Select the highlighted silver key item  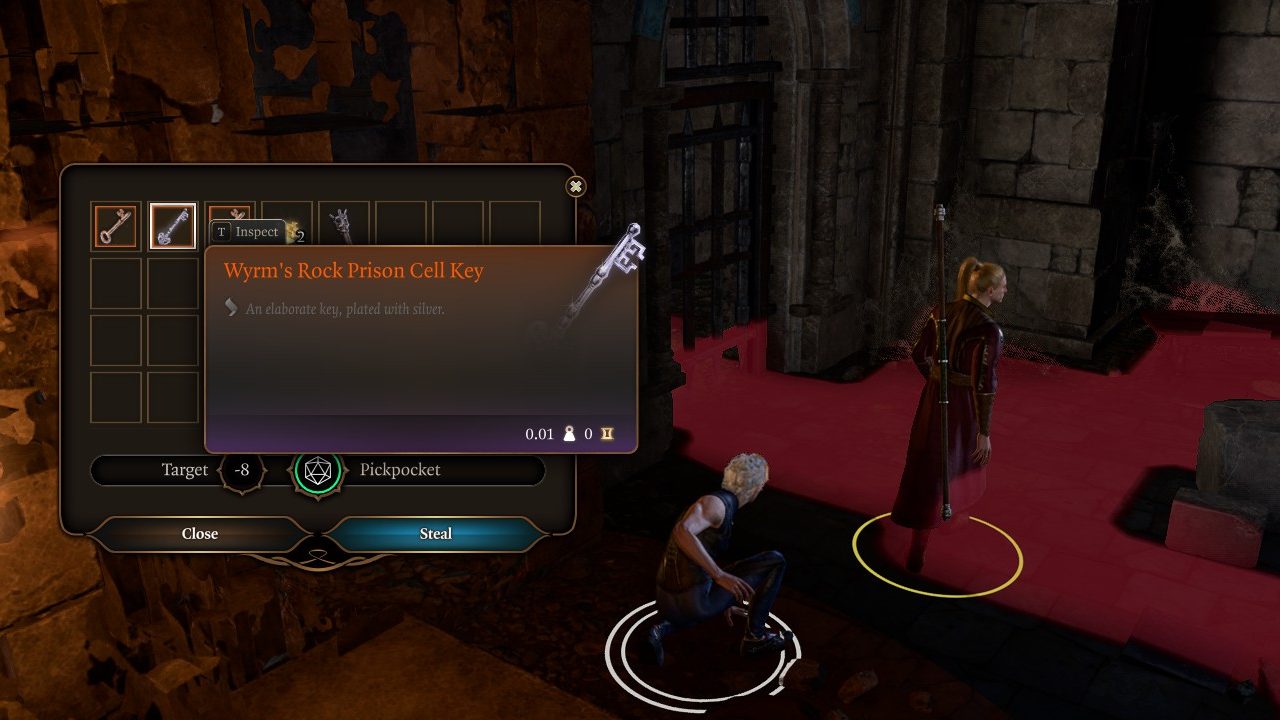(172, 224)
